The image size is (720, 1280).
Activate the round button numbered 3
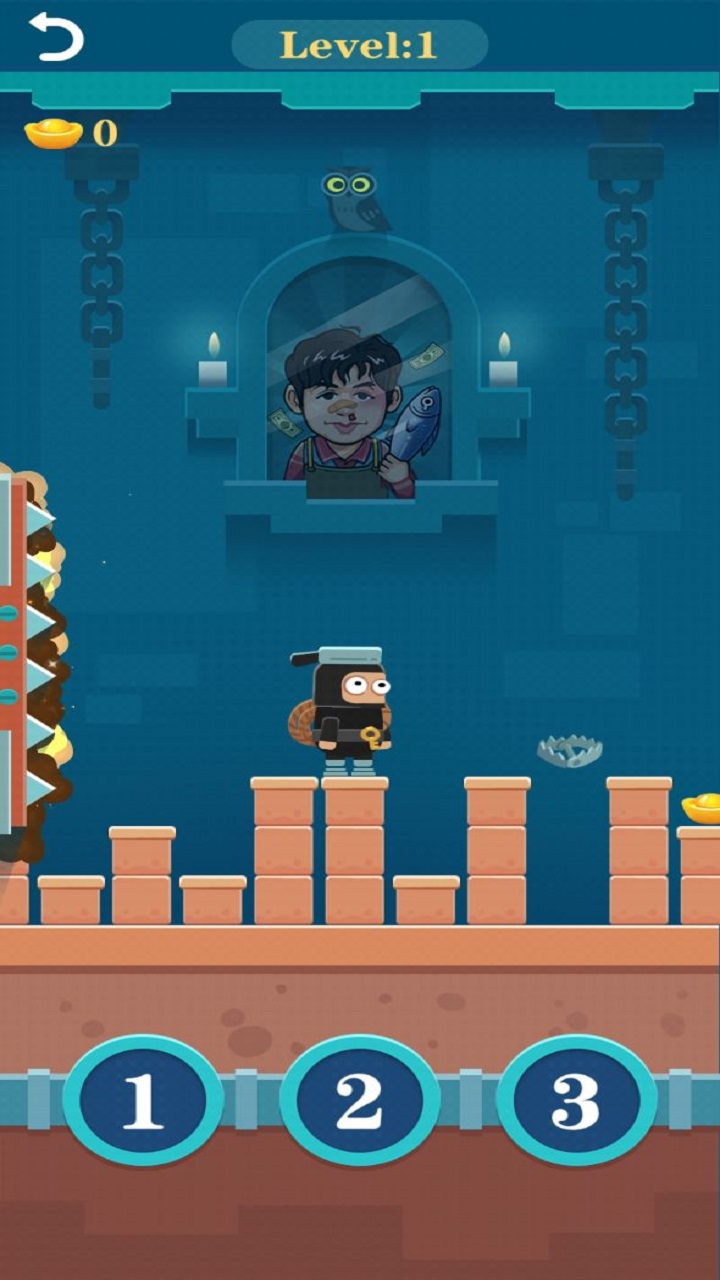coord(577,1101)
